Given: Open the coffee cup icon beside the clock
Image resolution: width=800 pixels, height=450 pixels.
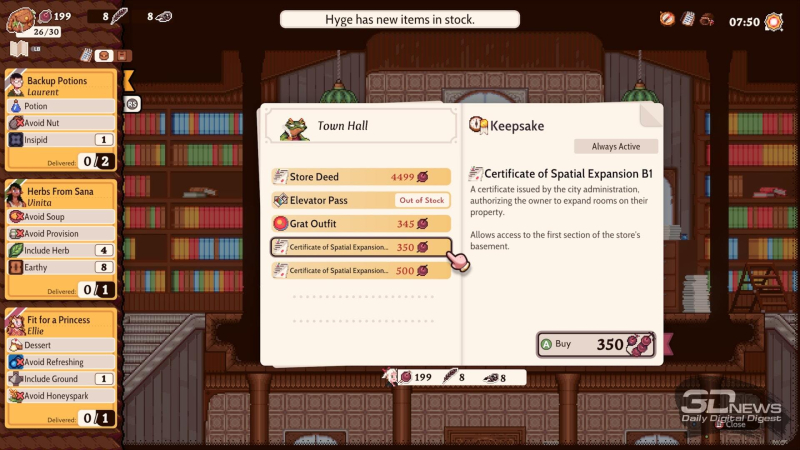Looking at the screenshot, I should click(707, 19).
